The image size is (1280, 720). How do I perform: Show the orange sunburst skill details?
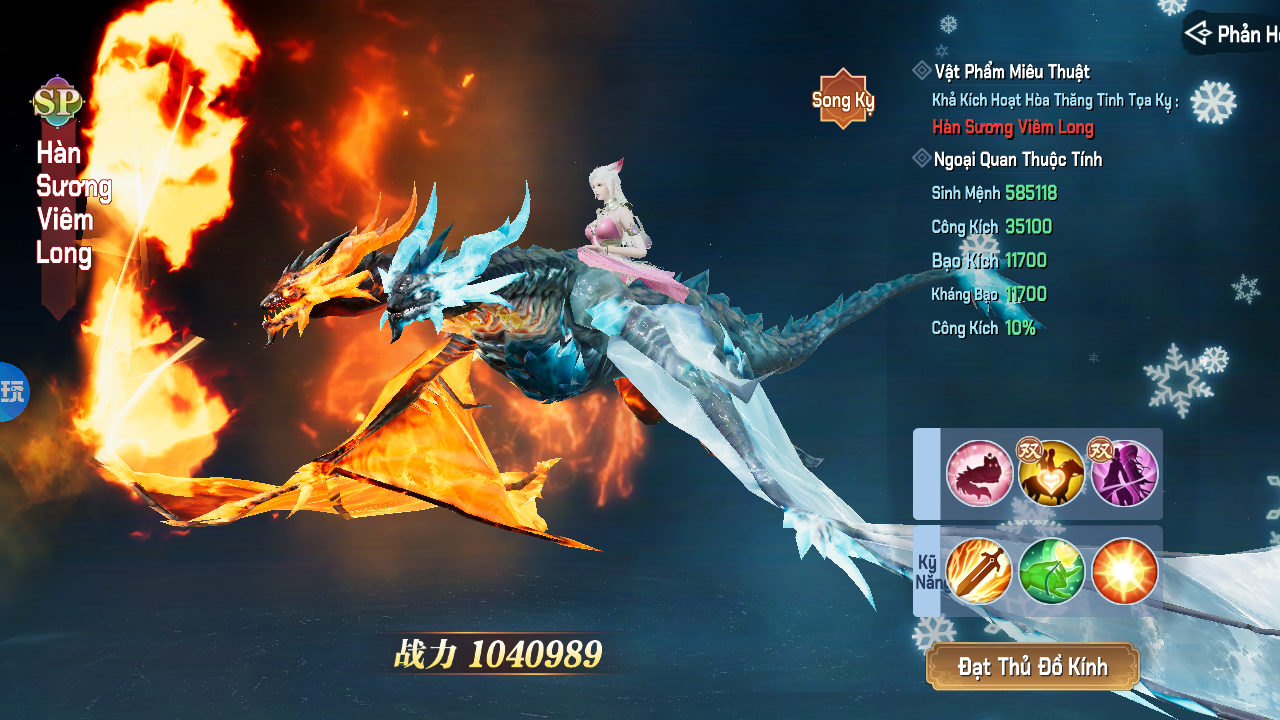point(1124,571)
